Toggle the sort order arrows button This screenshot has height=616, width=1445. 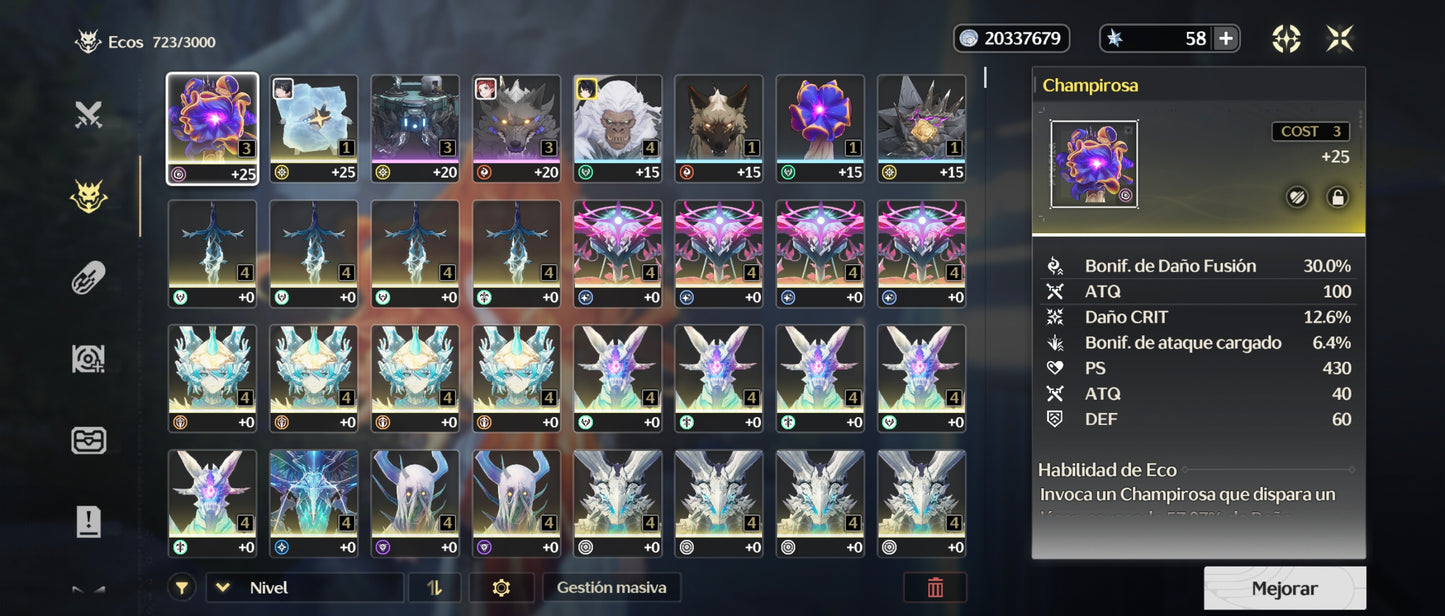click(x=434, y=588)
